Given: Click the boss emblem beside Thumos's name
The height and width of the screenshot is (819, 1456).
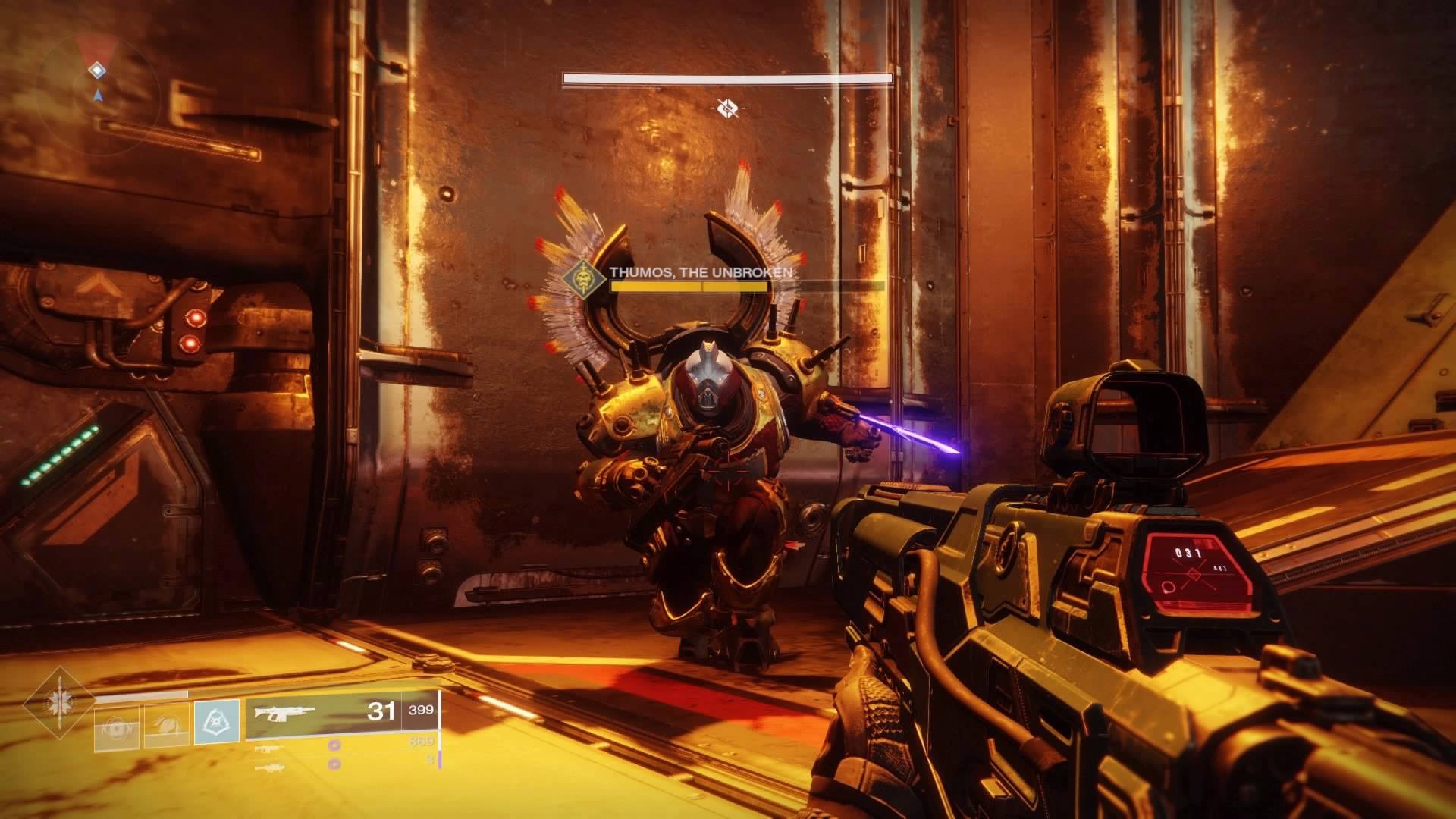Looking at the screenshot, I should tap(584, 277).
